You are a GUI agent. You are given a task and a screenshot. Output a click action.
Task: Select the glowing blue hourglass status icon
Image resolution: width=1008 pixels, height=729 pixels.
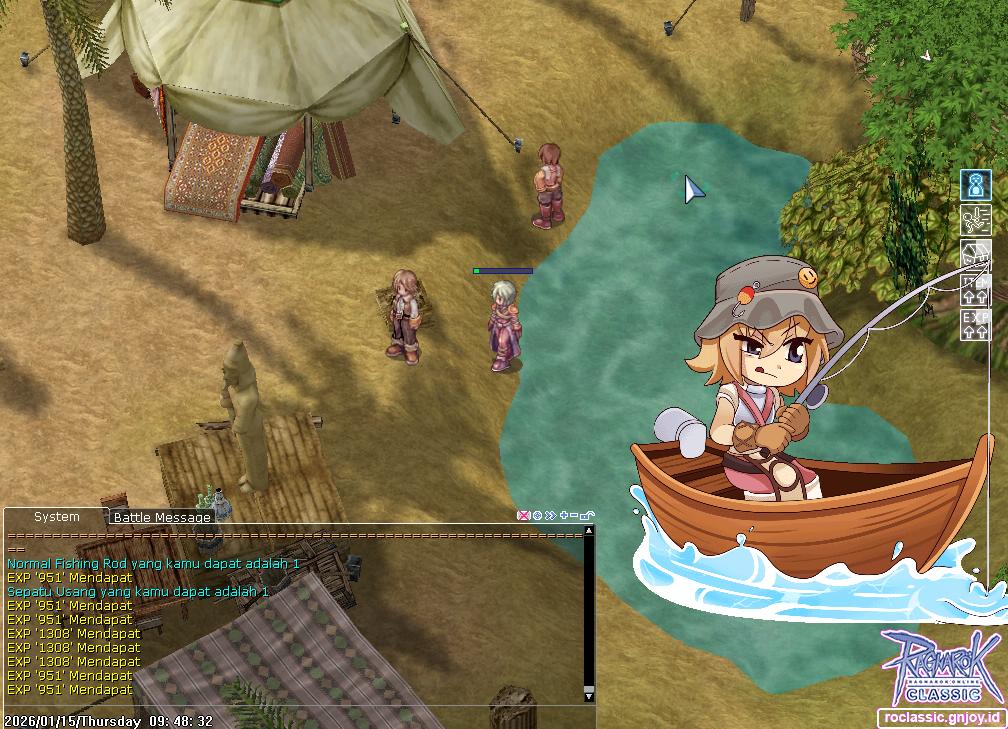coord(976,185)
